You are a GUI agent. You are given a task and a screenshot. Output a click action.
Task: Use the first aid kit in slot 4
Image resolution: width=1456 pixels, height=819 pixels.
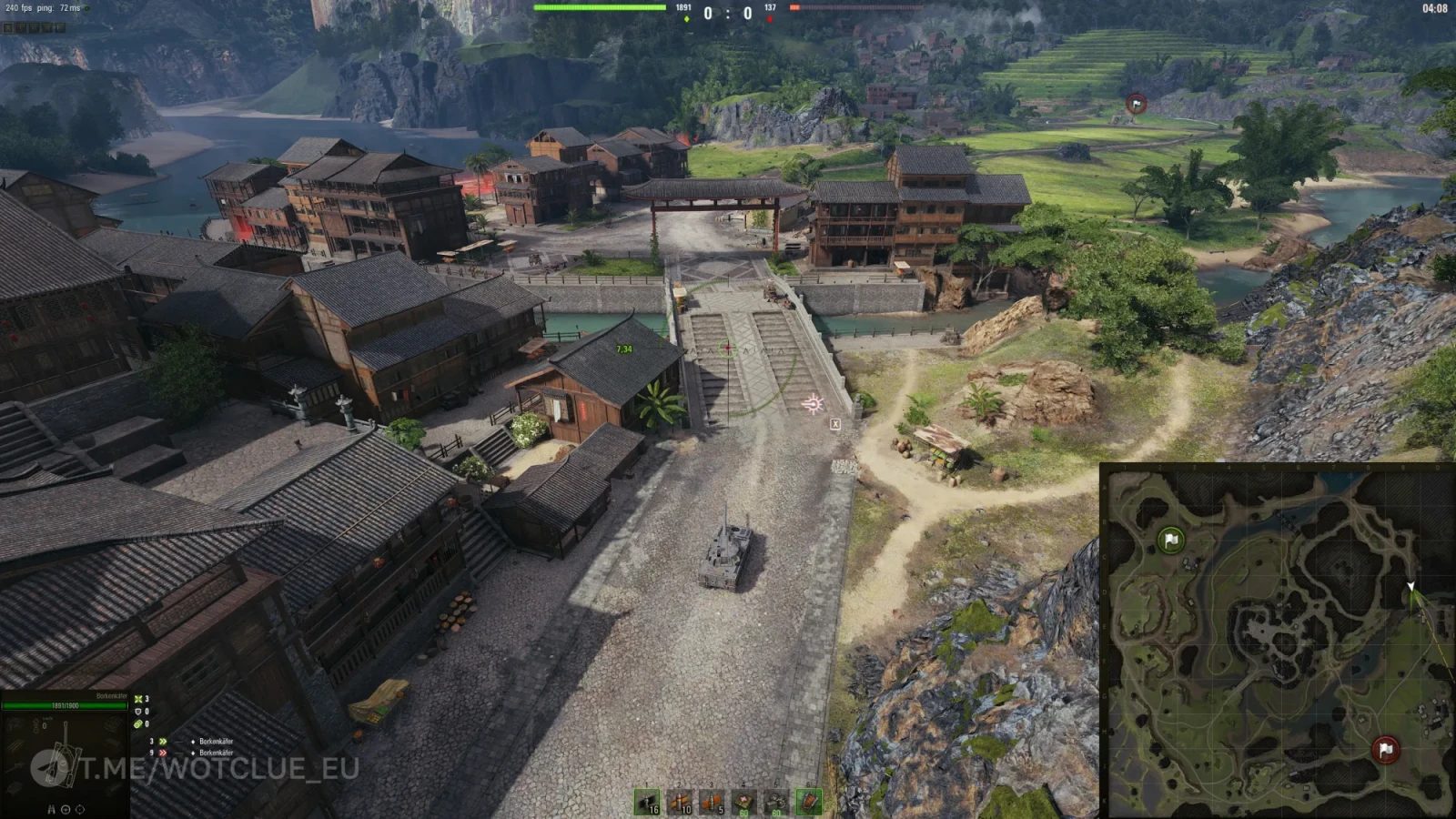[743, 801]
